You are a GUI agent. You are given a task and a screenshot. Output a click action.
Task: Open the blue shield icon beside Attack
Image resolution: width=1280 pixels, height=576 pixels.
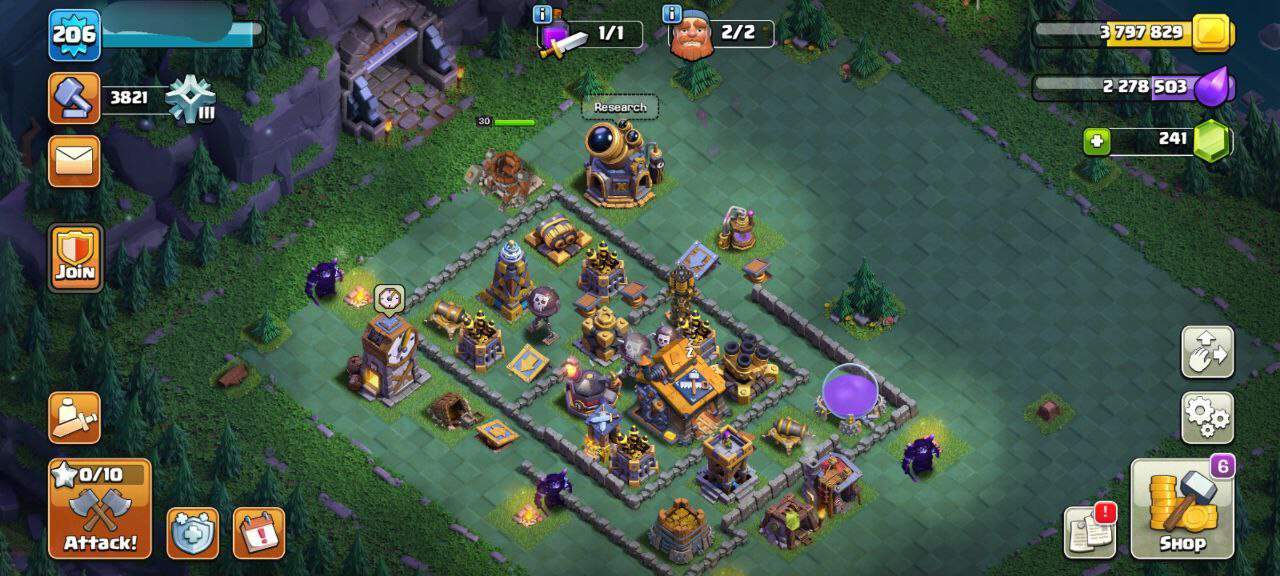(192, 533)
